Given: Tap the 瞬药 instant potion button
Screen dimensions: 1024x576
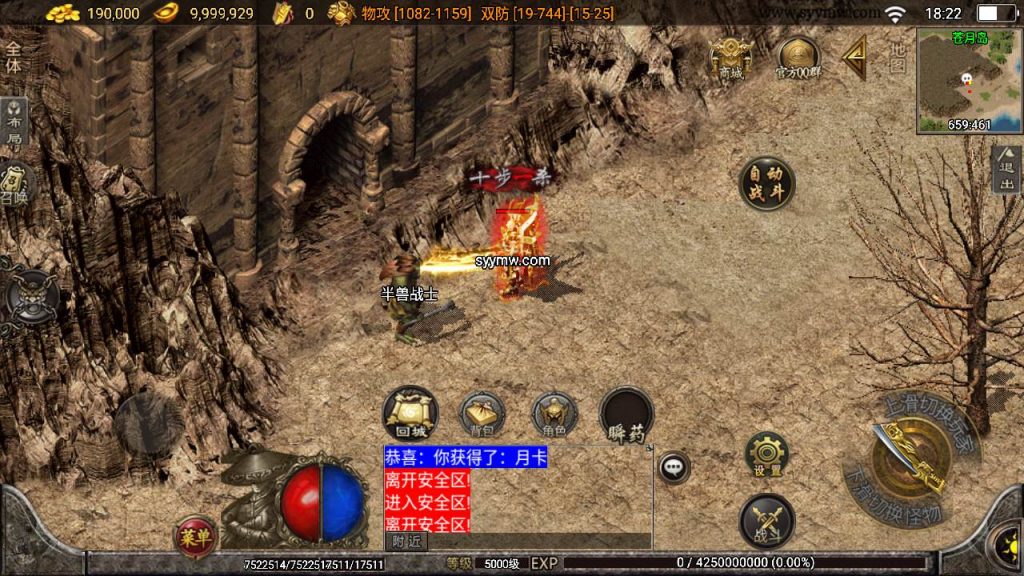Looking at the screenshot, I should coord(627,415).
